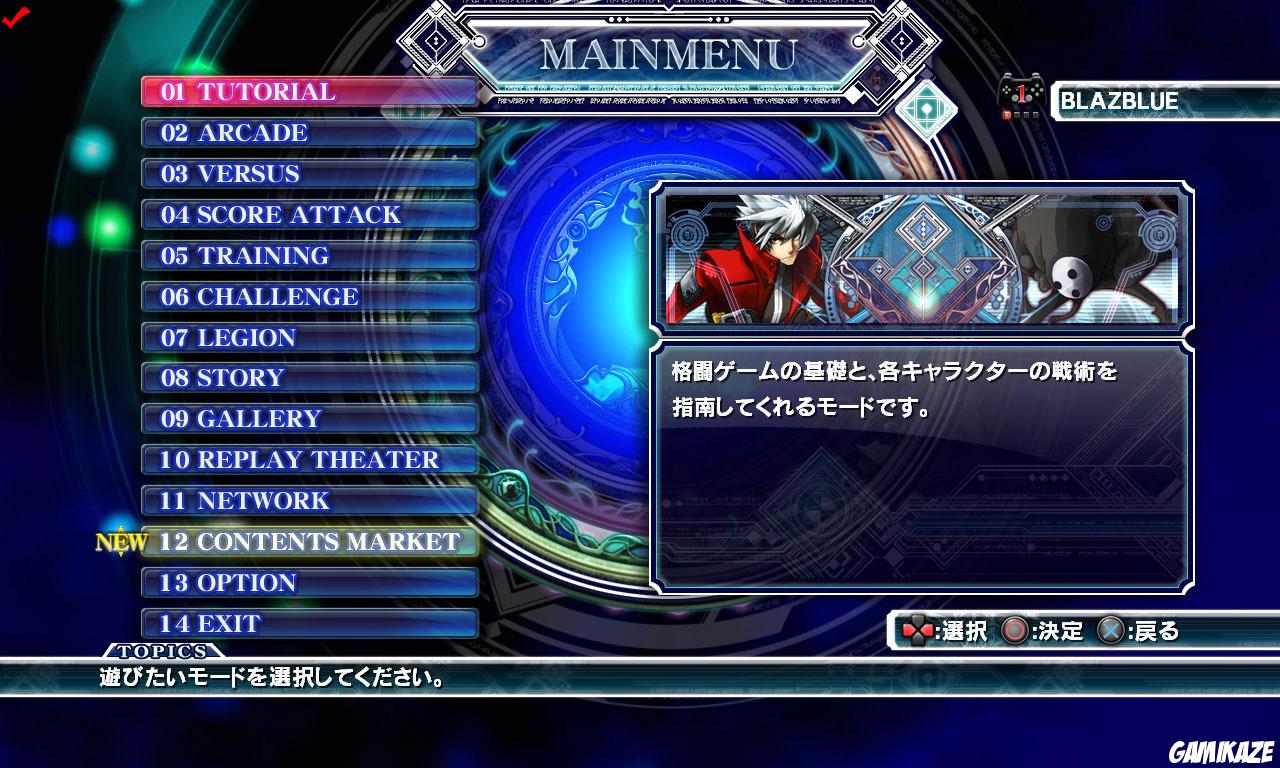Open 10 REPLAY THEATER
The image size is (1280, 768).
tap(310, 460)
